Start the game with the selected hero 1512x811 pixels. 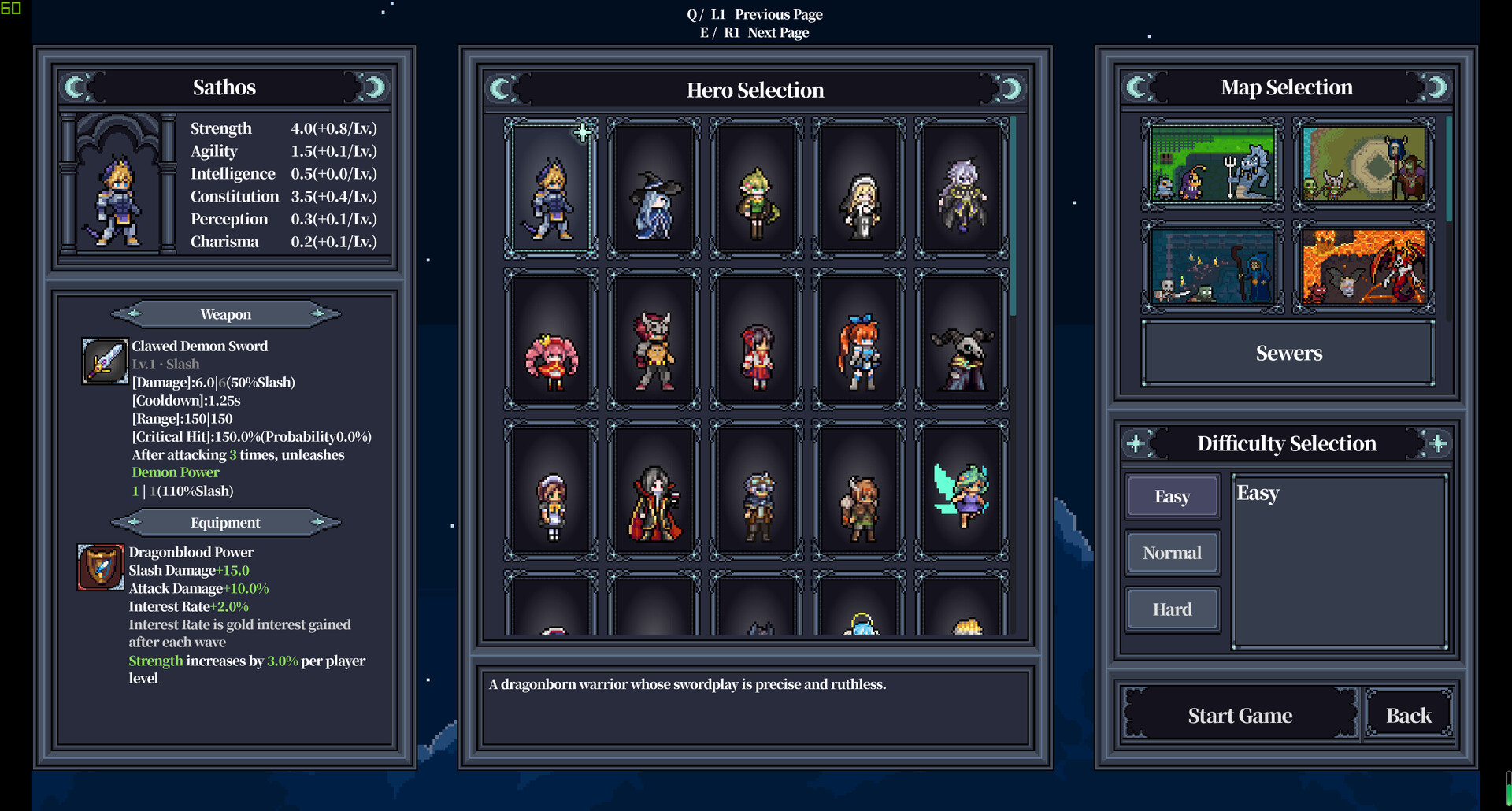point(1240,715)
